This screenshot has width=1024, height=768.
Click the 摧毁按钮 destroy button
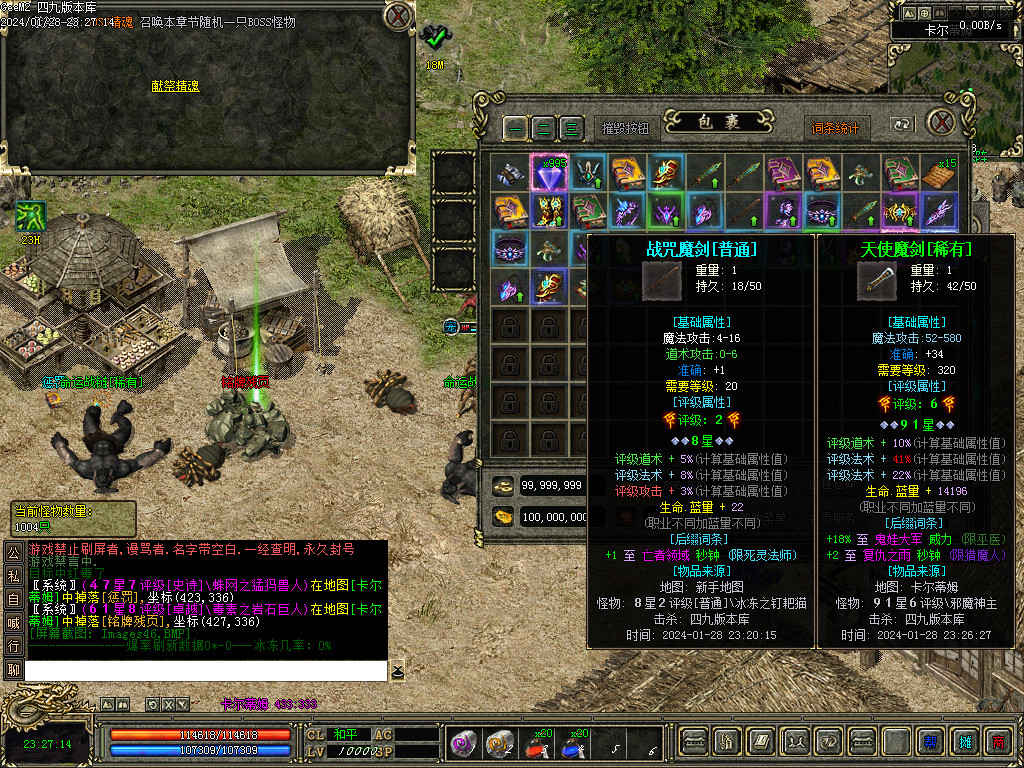click(x=626, y=128)
